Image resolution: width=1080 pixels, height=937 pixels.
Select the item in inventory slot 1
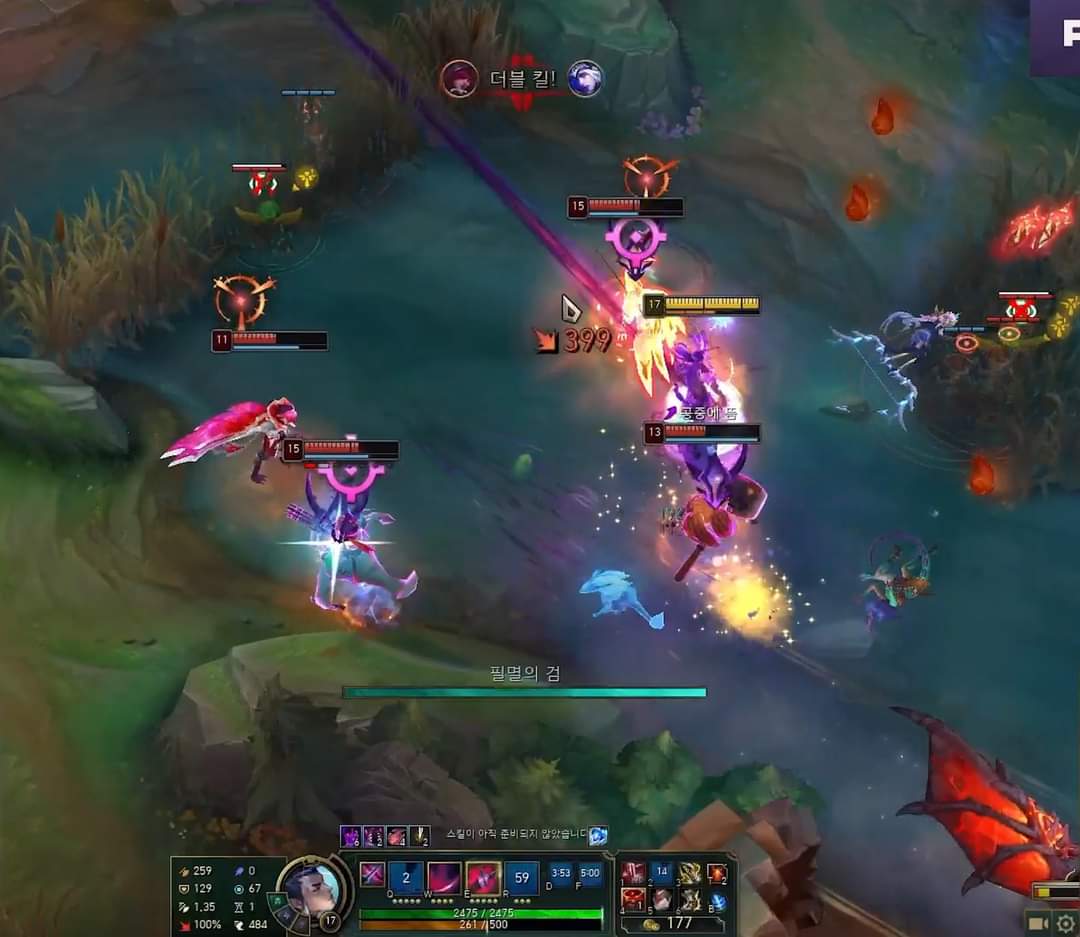(x=633, y=874)
